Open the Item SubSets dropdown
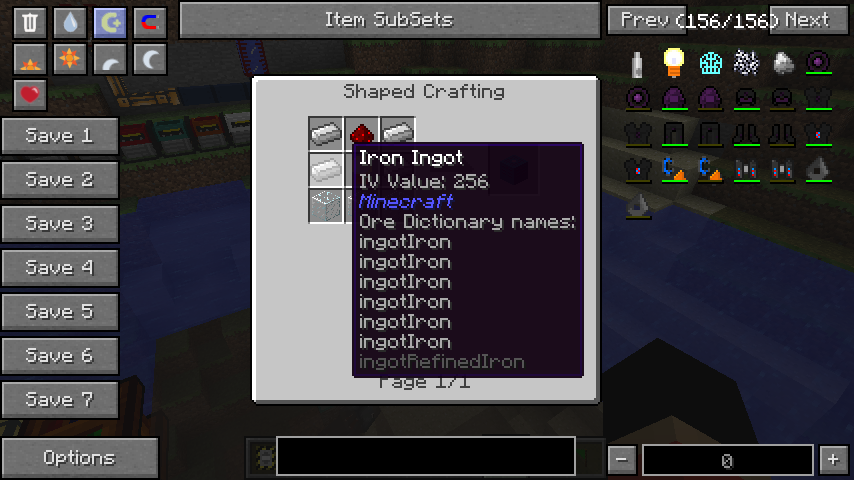 pyautogui.click(x=389, y=19)
